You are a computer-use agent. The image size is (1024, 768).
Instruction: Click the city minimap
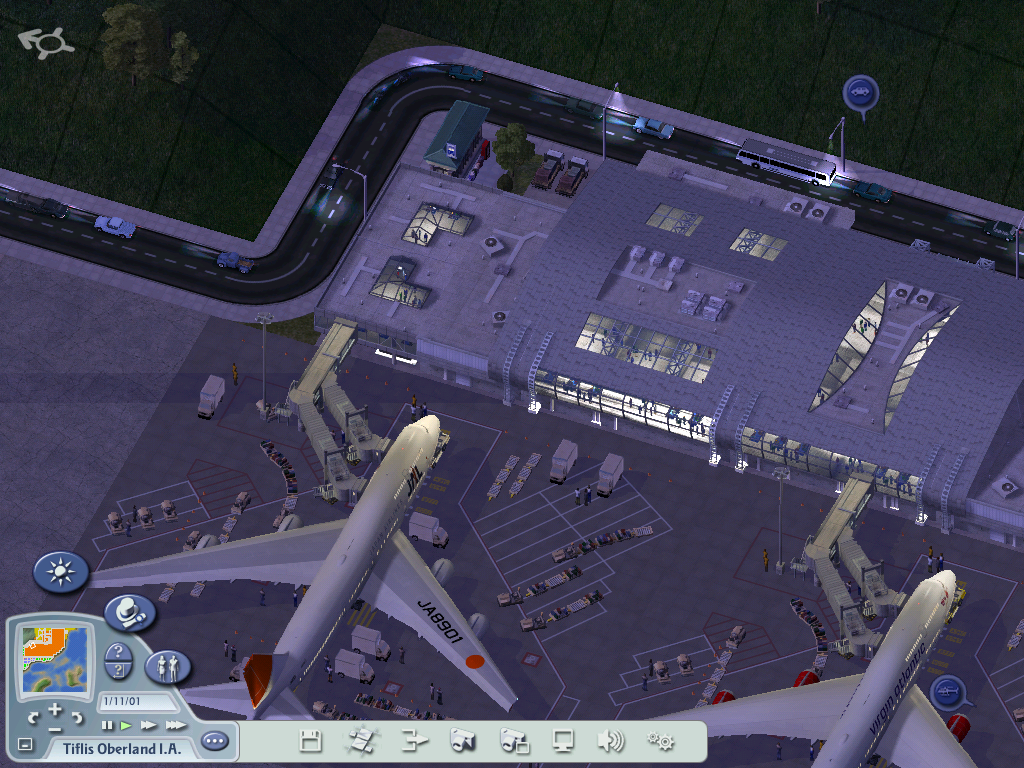(x=55, y=662)
